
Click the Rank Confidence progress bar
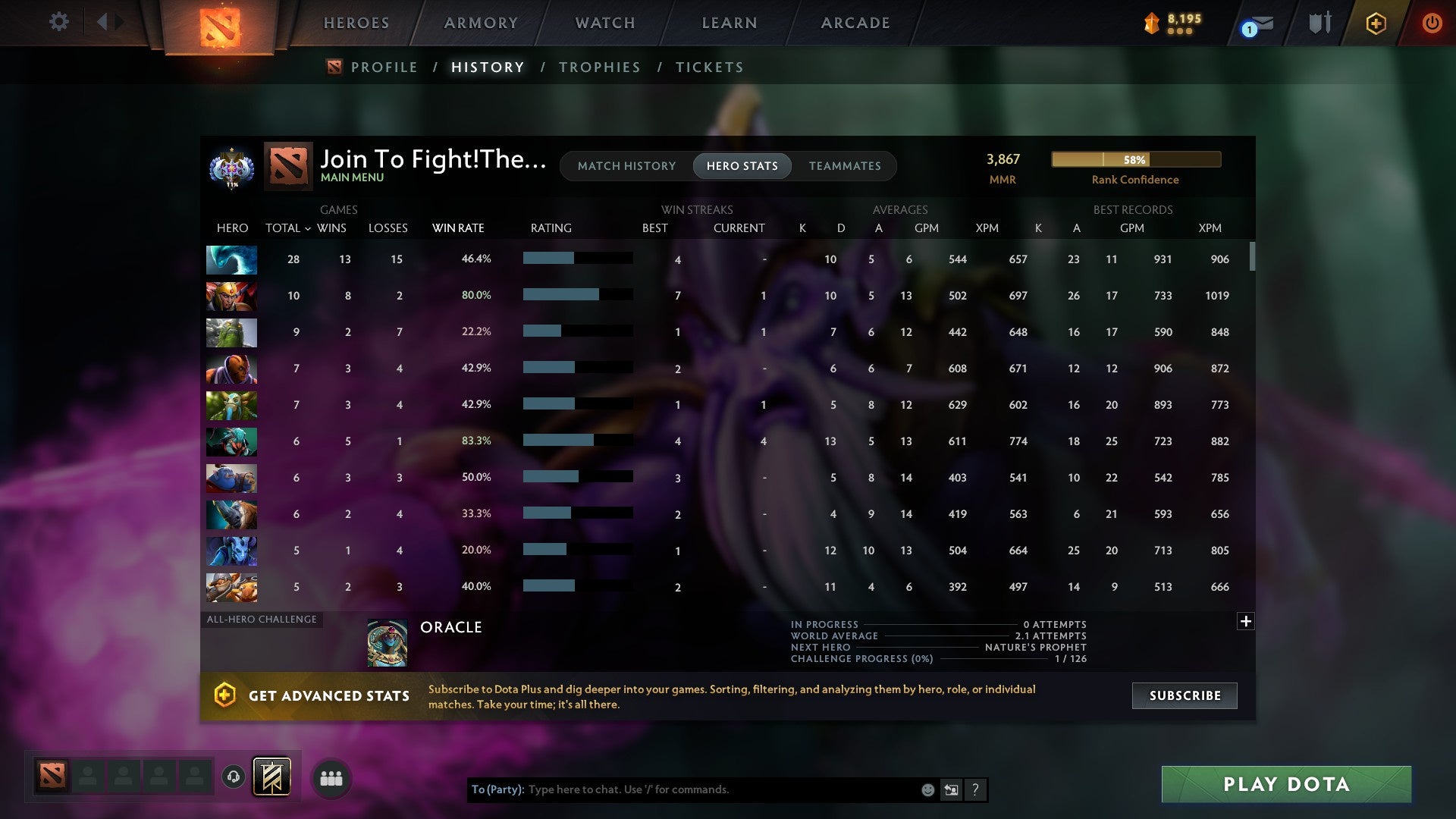pos(1135,160)
